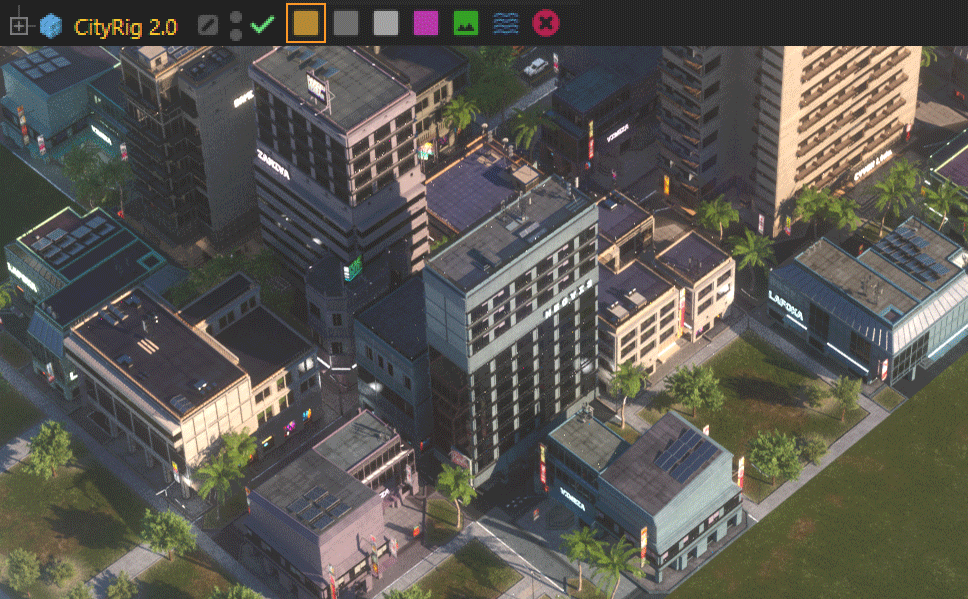Image resolution: width=968 pixels, height=599 pixels.
Task: Click the green landscape tag icon
Action: 466,24
